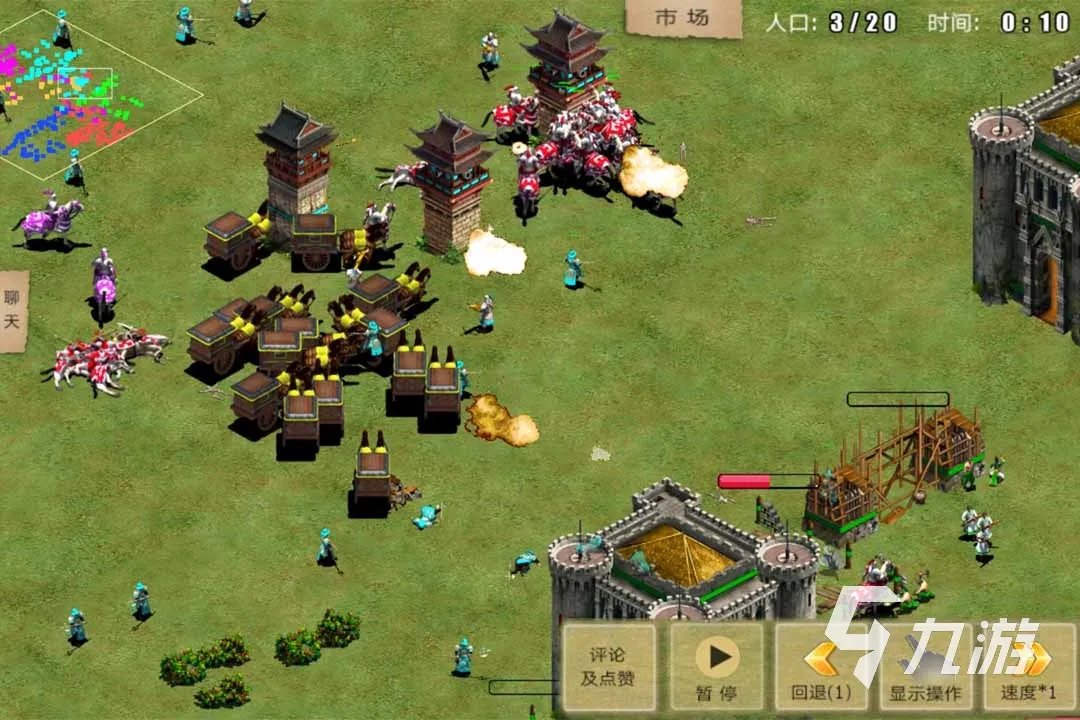The width and height of the screenshot is (1080, 720).
Task: Open 评论及点赞 comments and likes
Action: (x=609, y=667)
